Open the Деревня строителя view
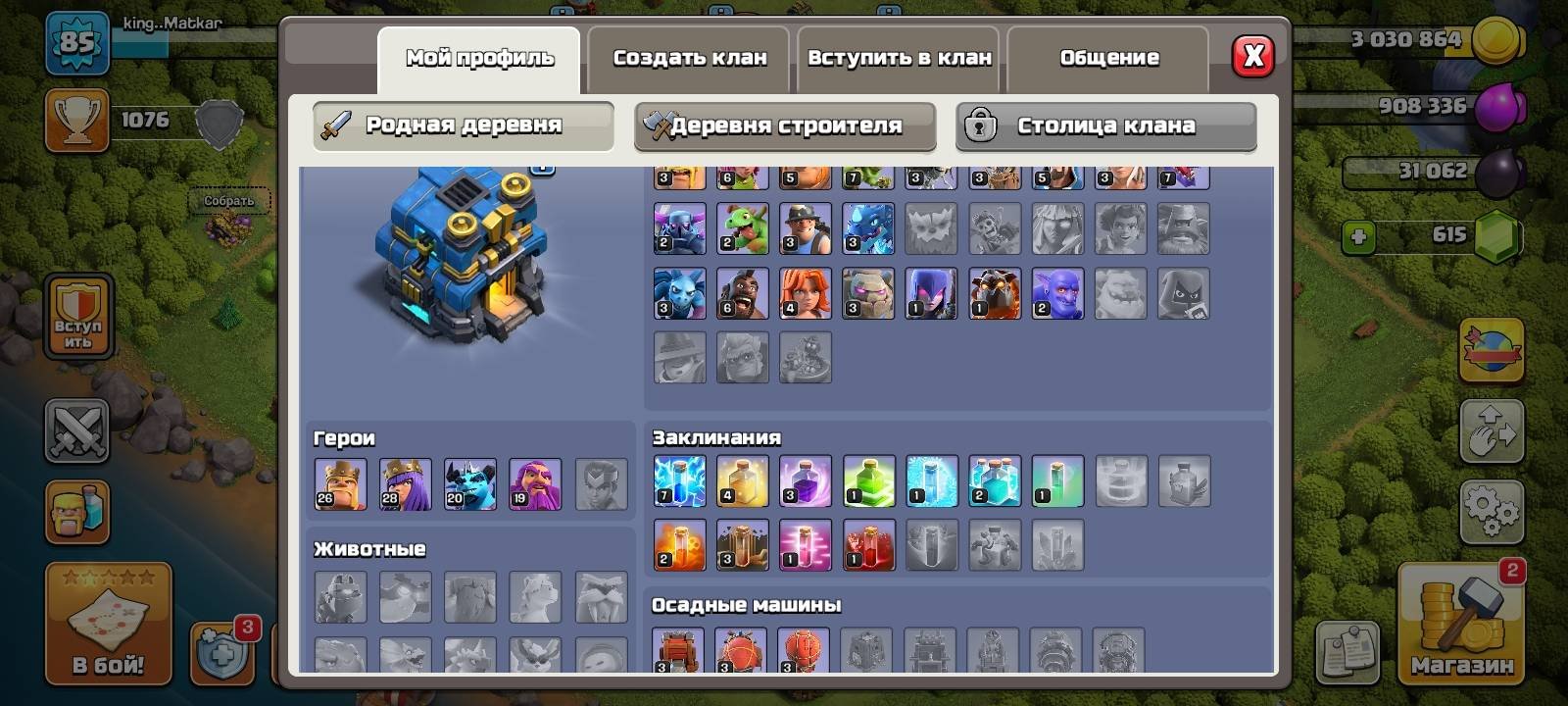Screen dimensions: 1568x706 tap(784, 126)
